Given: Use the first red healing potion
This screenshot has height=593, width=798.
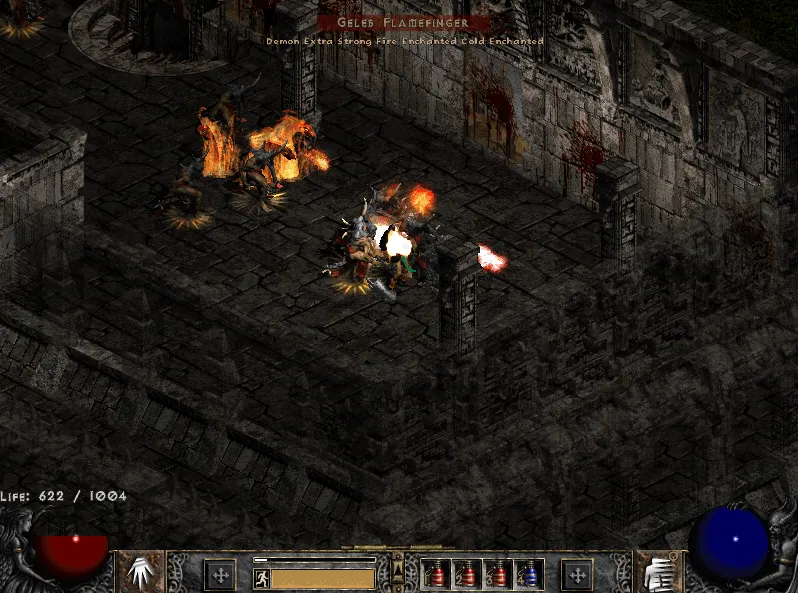Looking at the screenshot, I should tap(437, 575).
